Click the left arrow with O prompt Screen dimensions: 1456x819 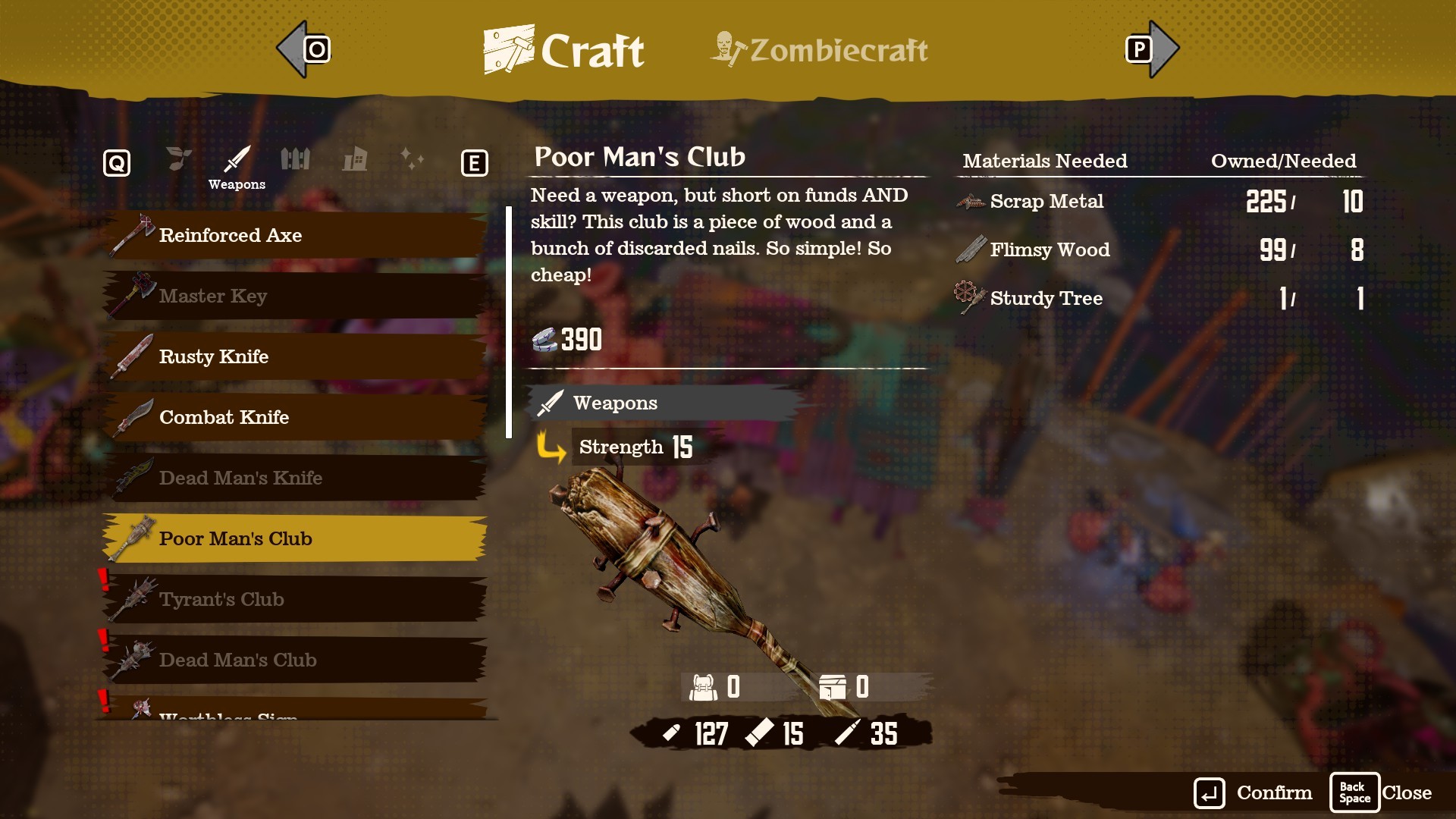[x=303, y=48]
